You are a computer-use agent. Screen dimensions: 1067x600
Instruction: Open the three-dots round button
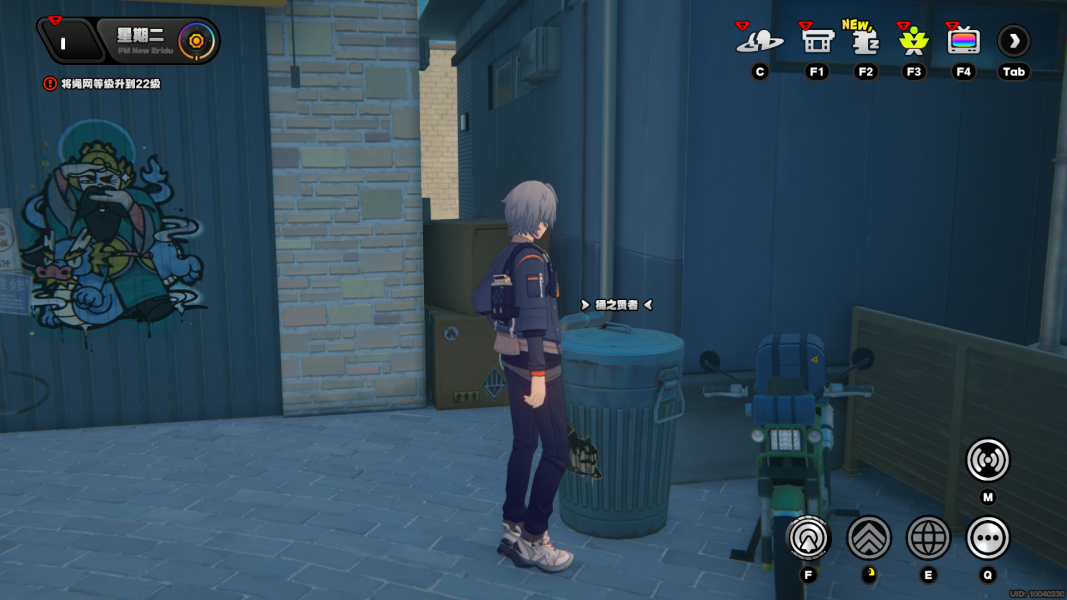(987, 538)
